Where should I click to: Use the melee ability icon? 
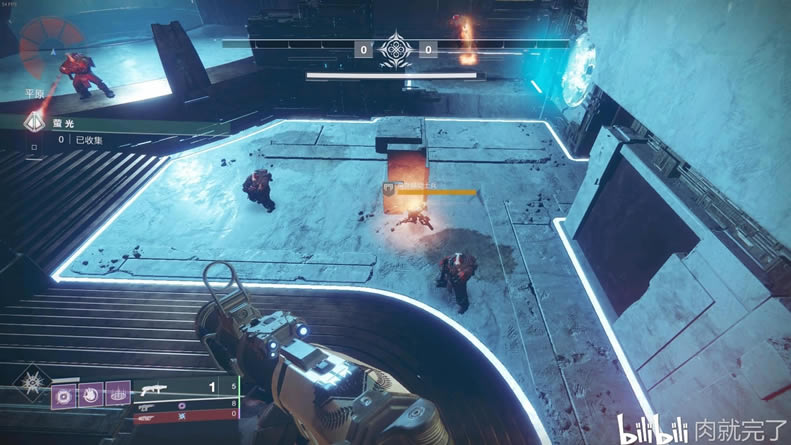tap(89, 393)
